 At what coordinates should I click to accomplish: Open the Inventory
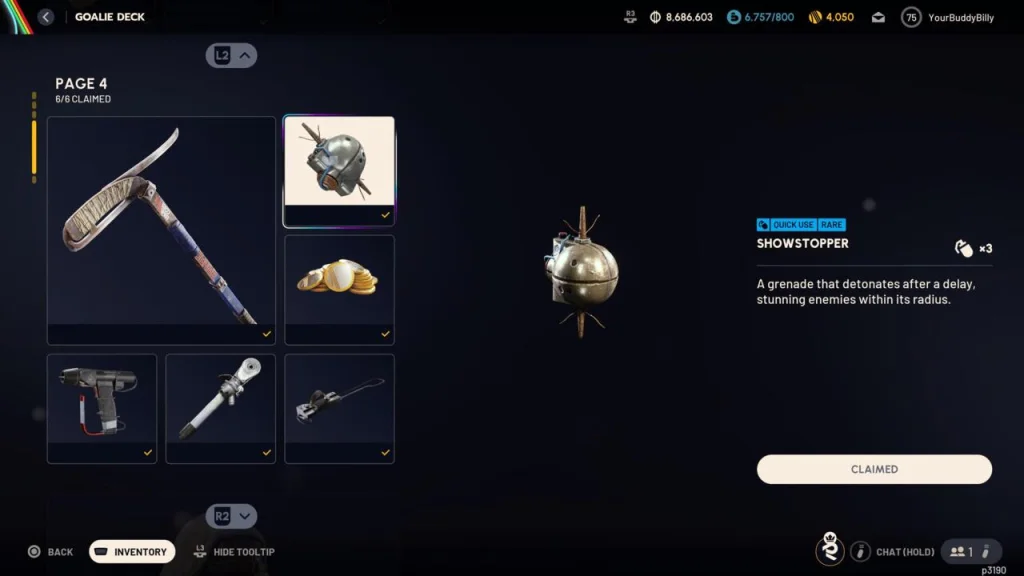tap(132, 552)
